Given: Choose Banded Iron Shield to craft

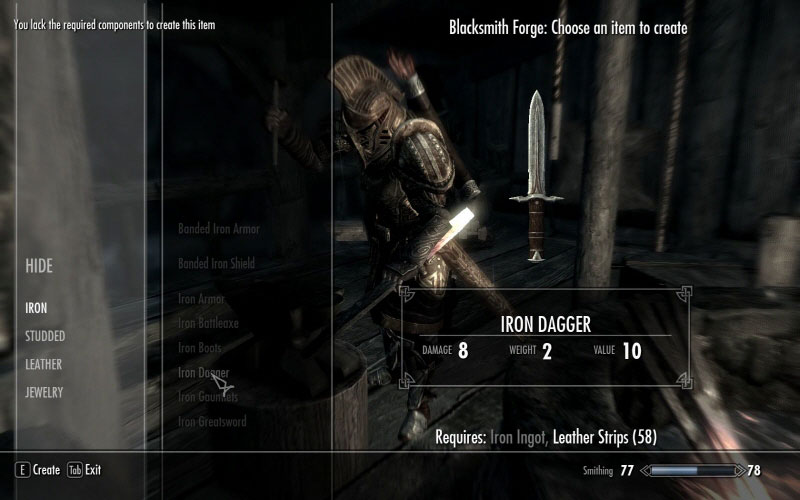Looking at the screenshot, I should 216,263.
